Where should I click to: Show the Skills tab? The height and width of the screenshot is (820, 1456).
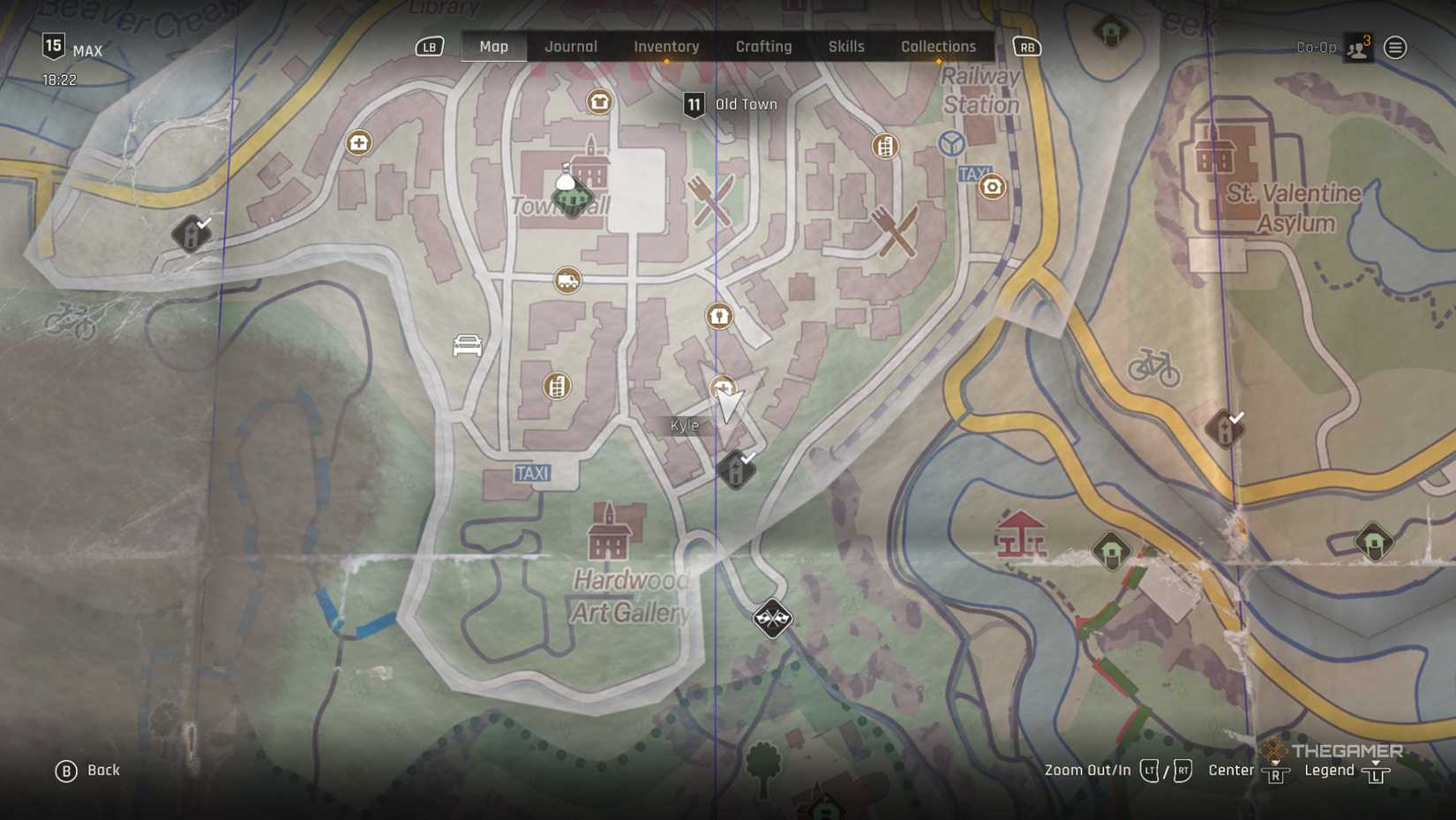pos(846,47)
